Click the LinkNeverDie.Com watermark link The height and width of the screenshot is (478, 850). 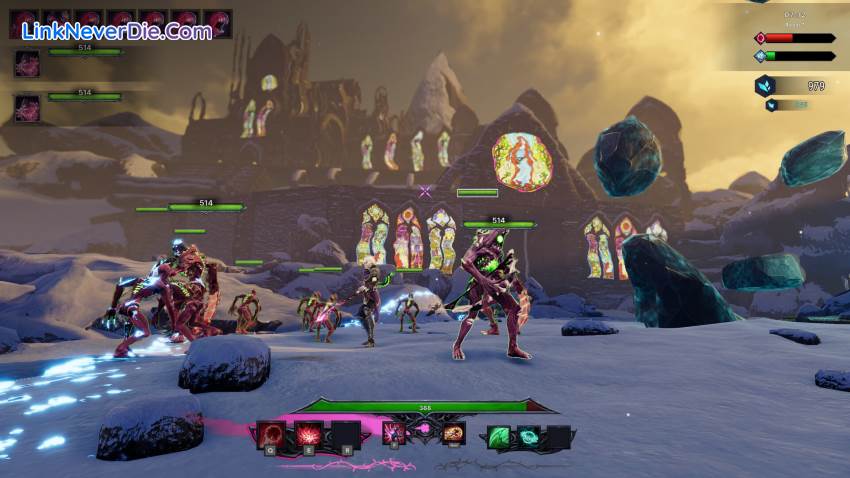pyautogui.click(x=117, y=31)
